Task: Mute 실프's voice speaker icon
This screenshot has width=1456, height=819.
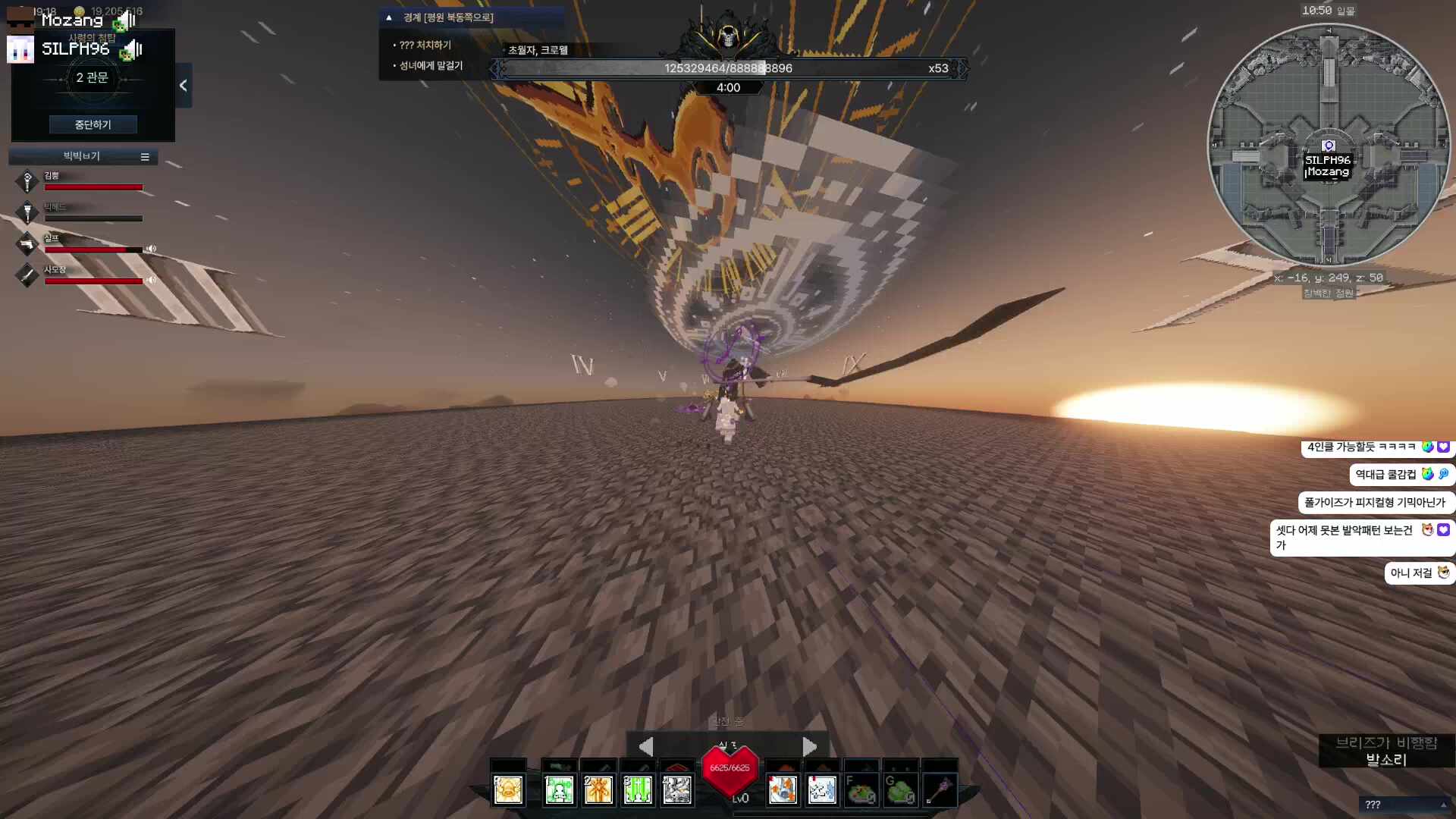Action: tap(151, 249)
